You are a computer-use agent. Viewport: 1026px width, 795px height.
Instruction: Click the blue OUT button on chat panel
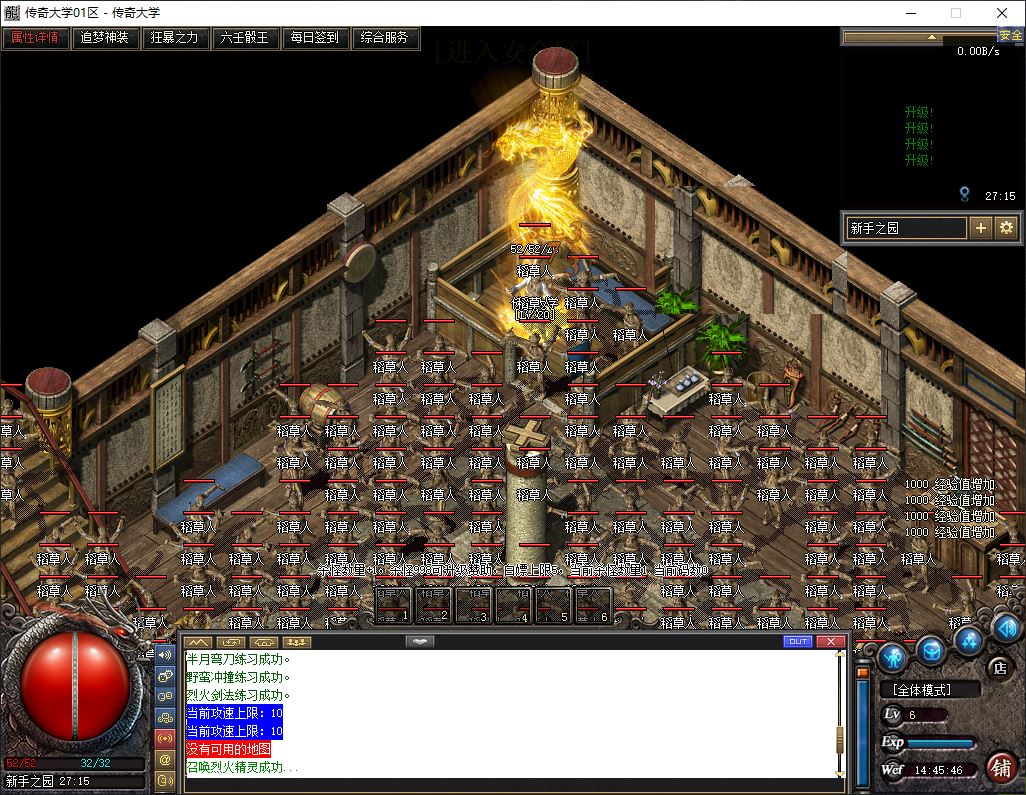pyautogui.click(x=797, y=641)
